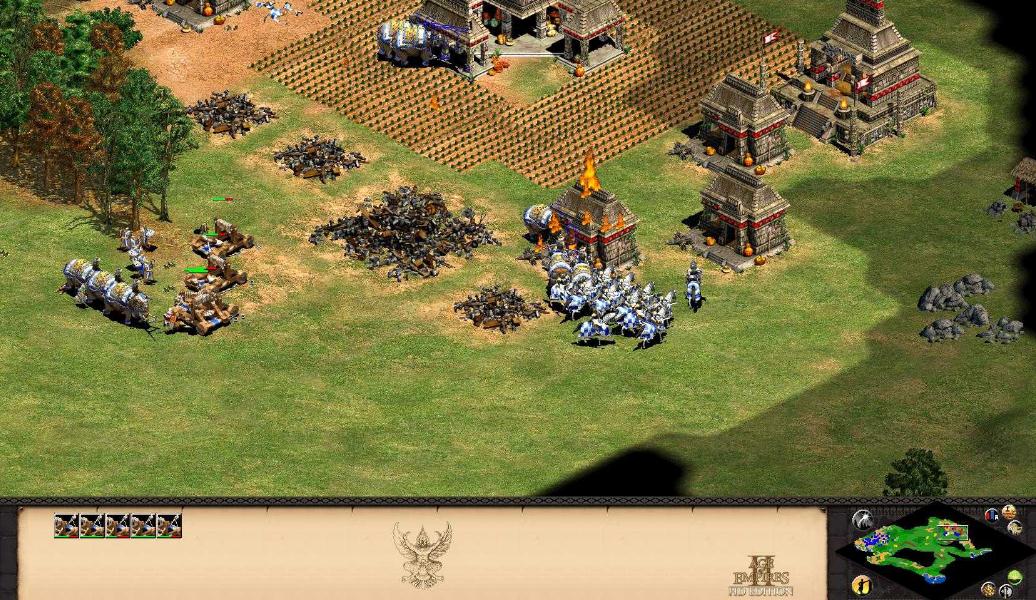The image size is (1036, 600).
Task: Toggle the red and blue colors icon
Action: coord(991,516)
